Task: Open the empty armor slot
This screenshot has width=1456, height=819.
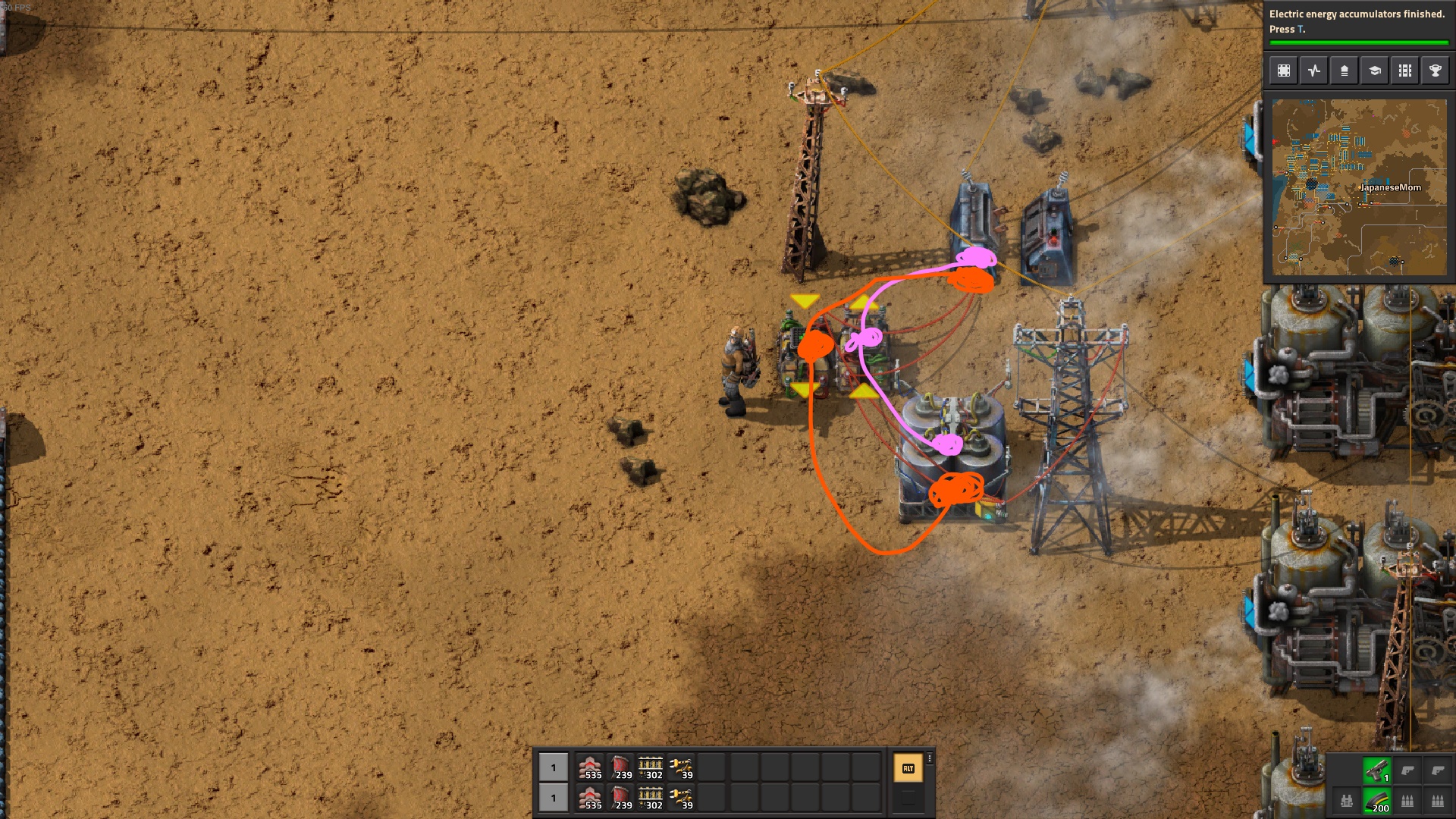Action: click(x=1347, y=801)
